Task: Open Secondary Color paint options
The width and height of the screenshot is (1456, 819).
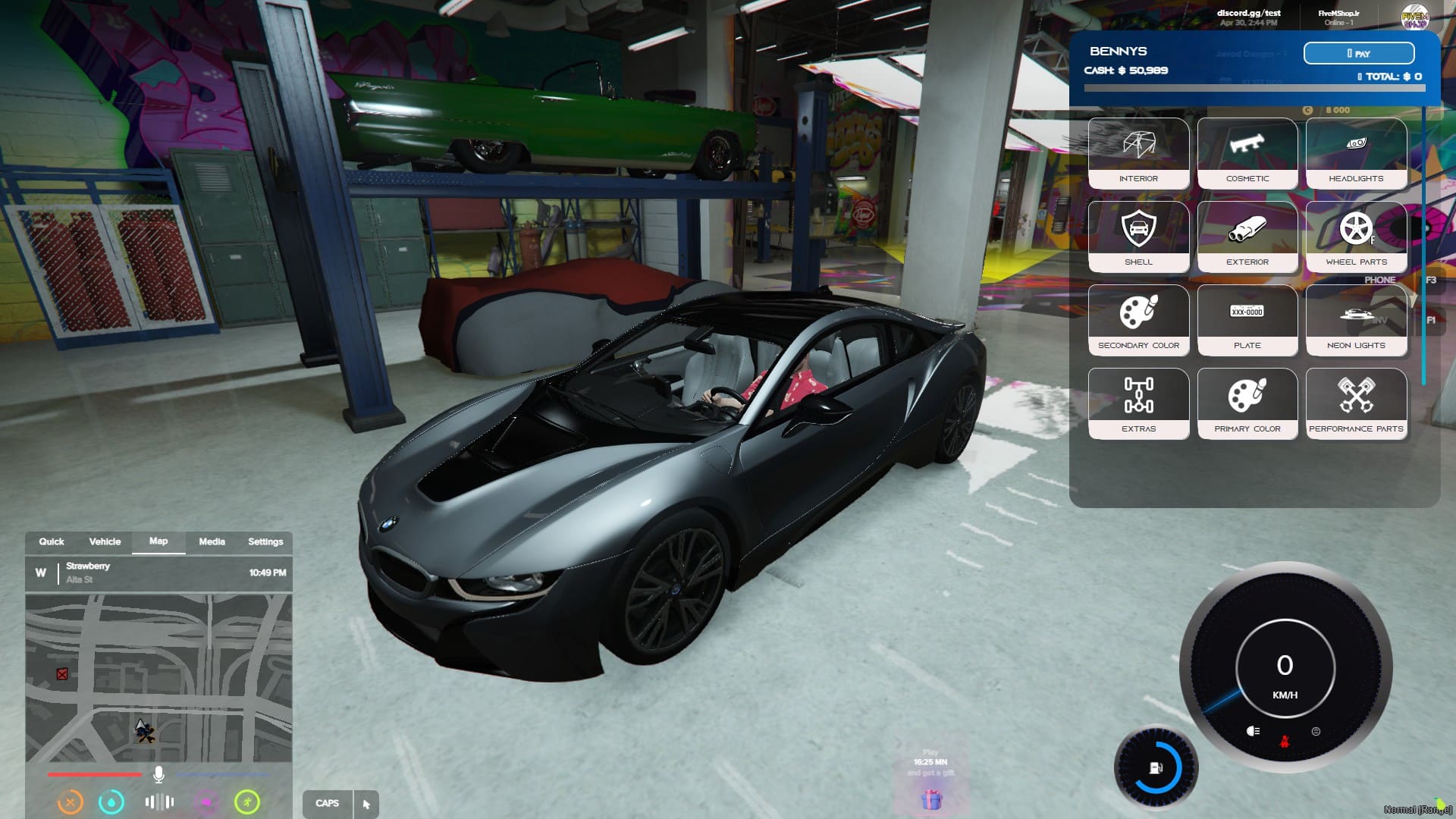Action: (x=1138, y=320)
